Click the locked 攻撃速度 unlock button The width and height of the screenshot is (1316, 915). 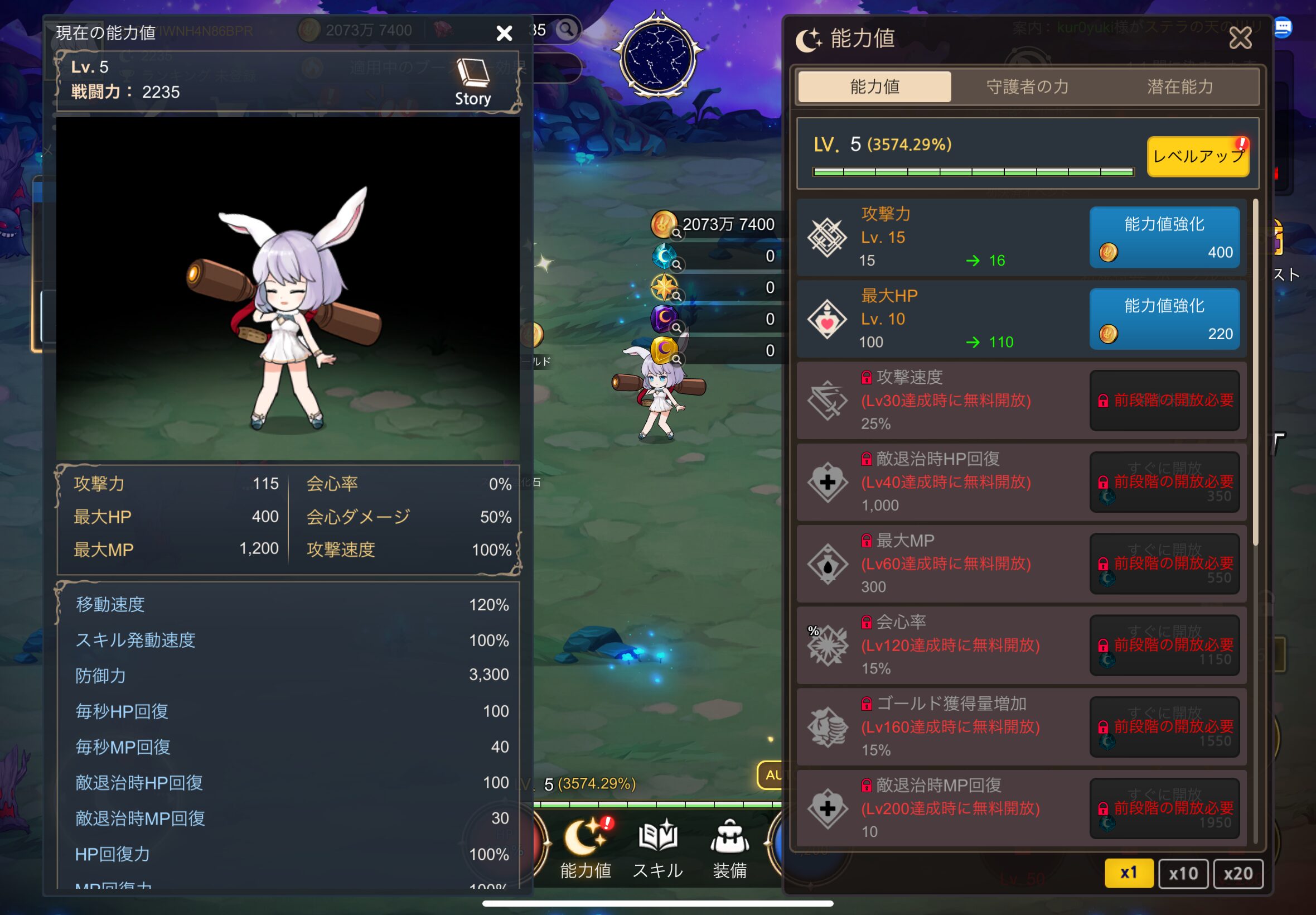tap(1164, 400)
